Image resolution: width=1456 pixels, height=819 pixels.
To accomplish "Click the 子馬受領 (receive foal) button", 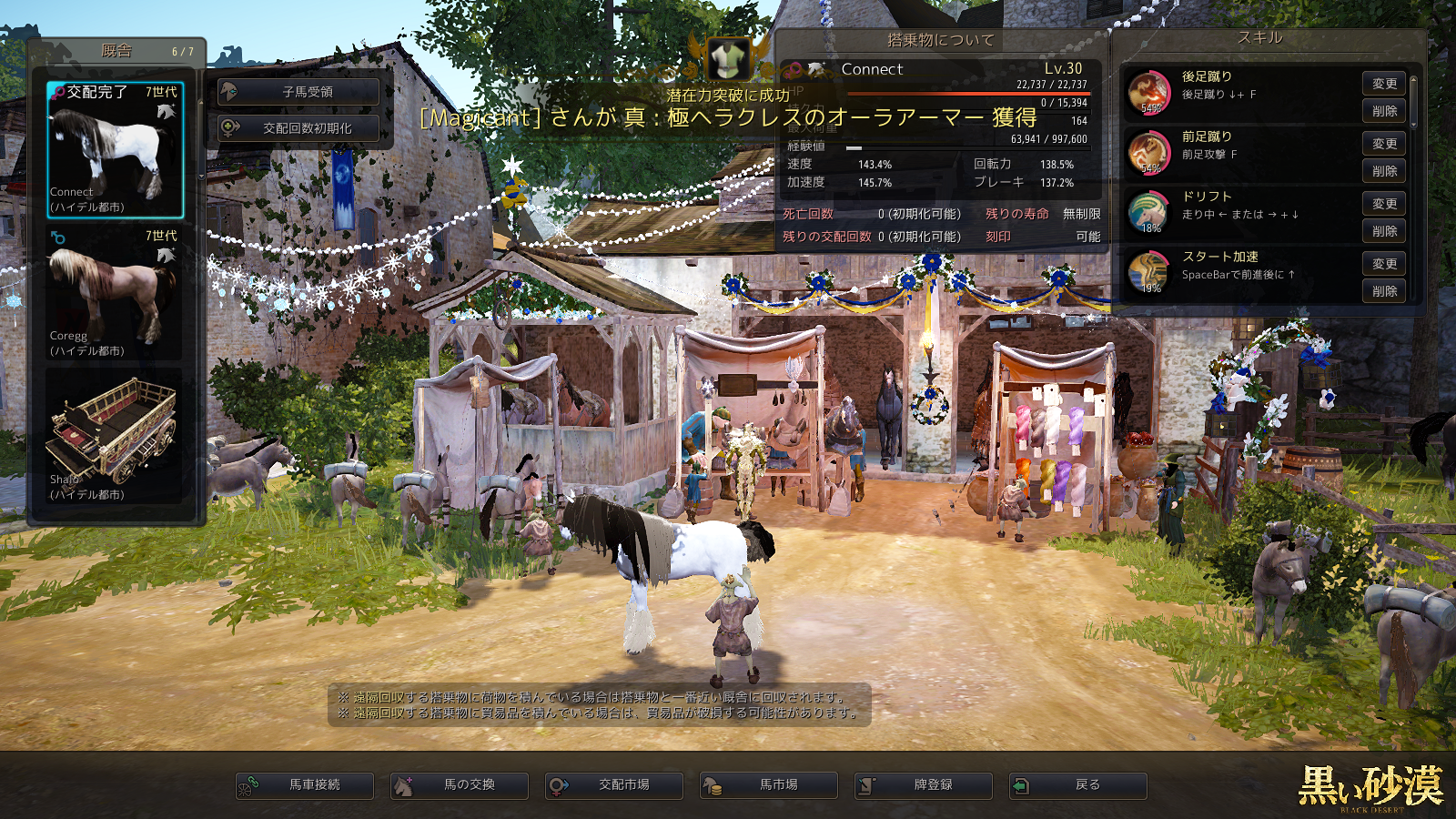I will (298, 92).
